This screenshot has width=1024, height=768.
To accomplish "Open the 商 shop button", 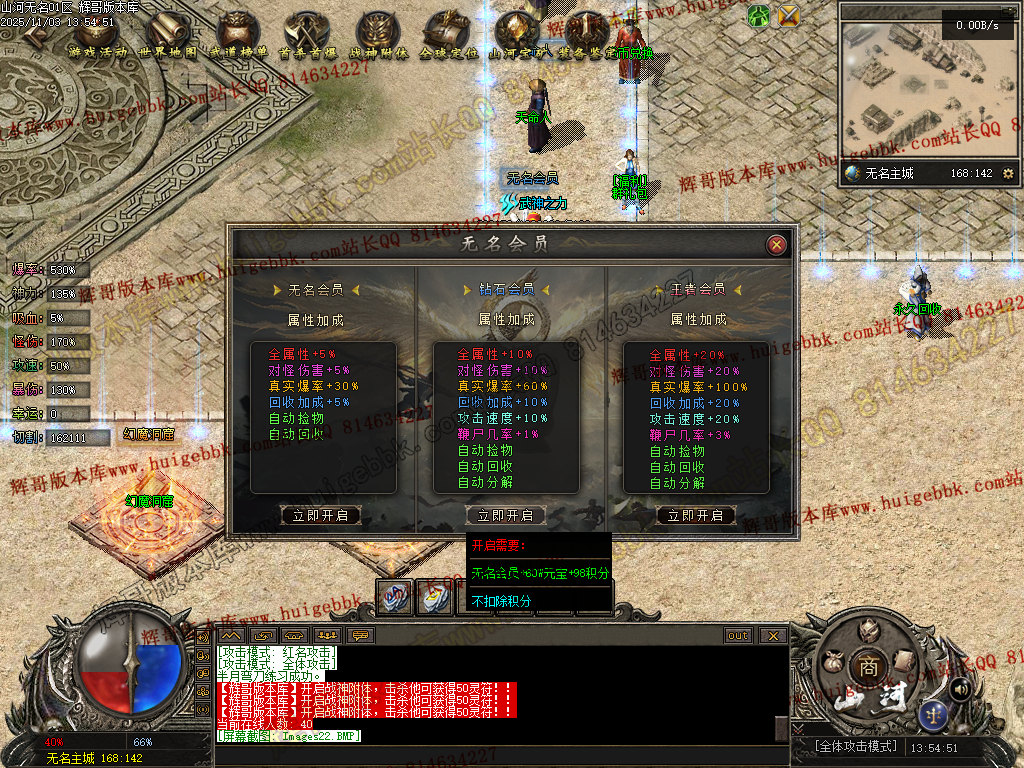I will pos(865,665).
